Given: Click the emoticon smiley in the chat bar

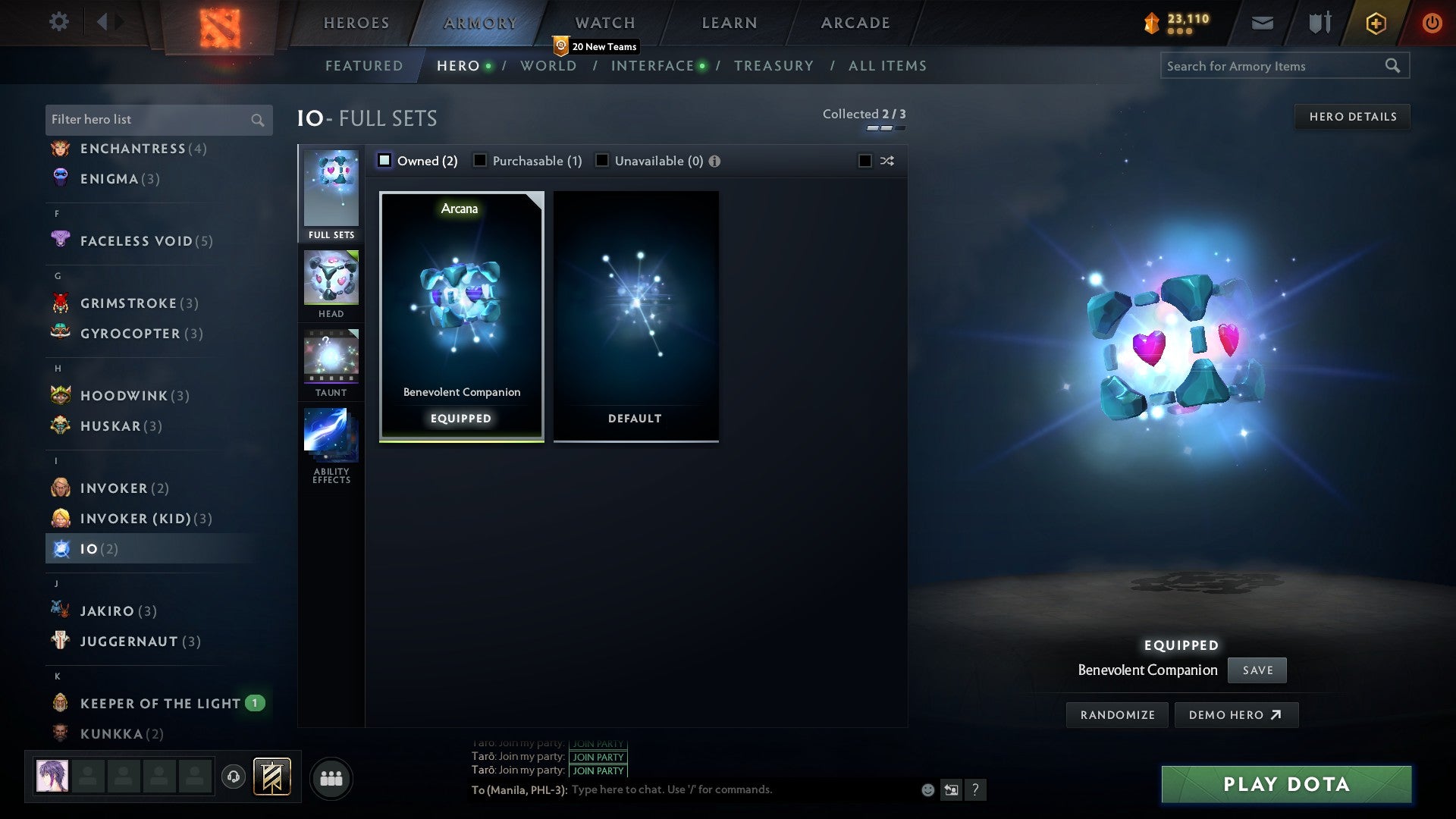Looking at the screenshot, I should tap(927, 789).
